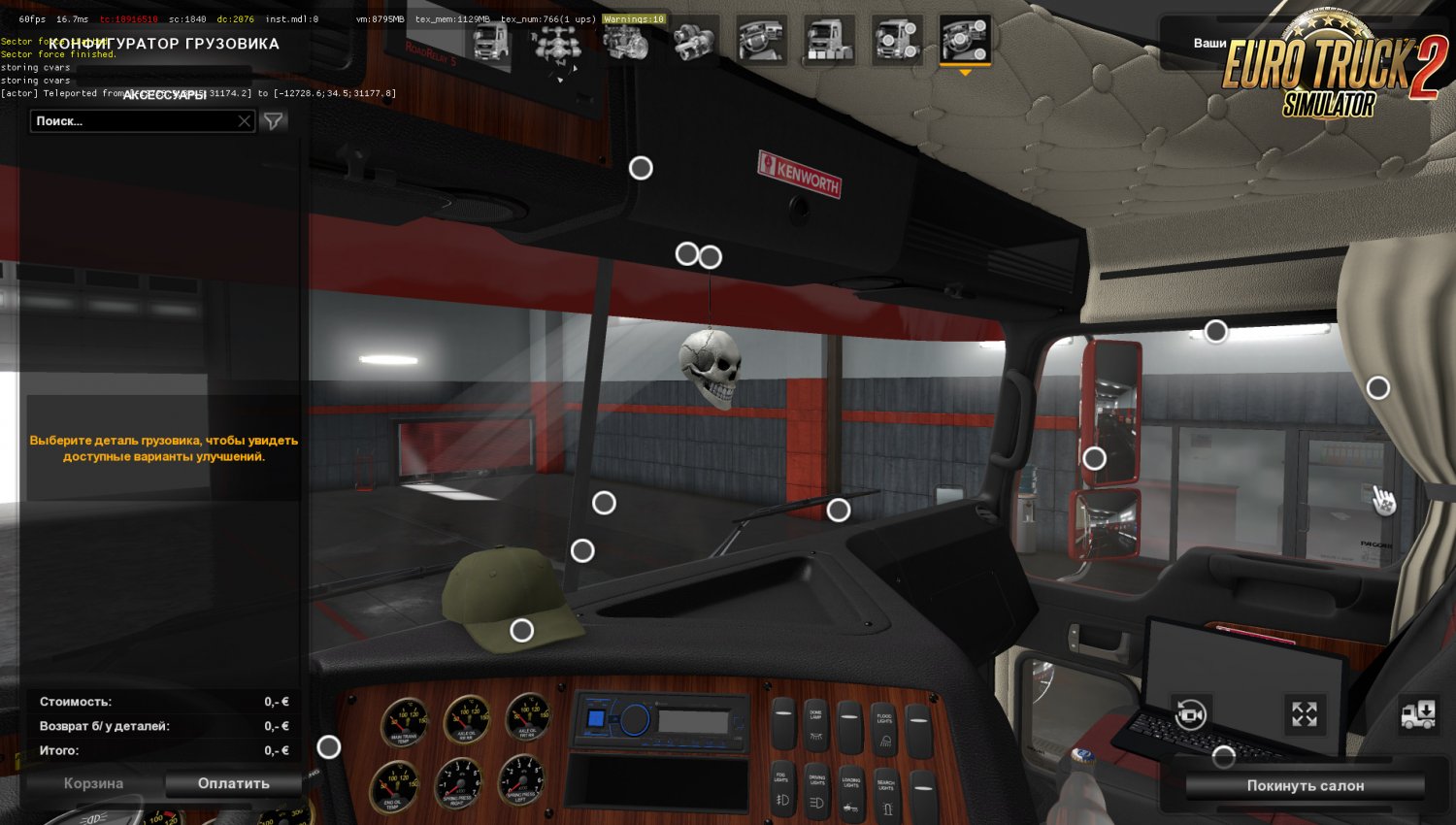Select the highlighted interior accessories tab
Viewport: 1456px width, 825px height.
[x=965, y=43]
